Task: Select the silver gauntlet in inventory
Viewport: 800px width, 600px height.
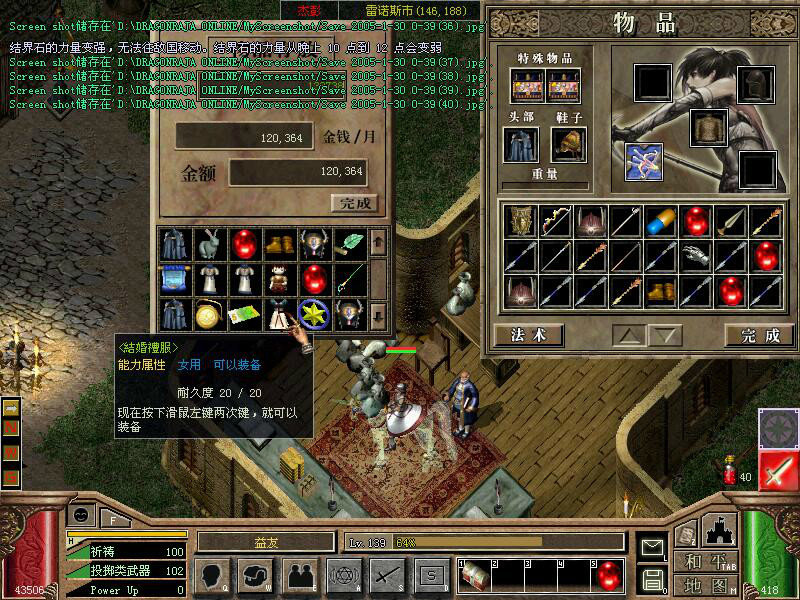Action: (695, 256)
